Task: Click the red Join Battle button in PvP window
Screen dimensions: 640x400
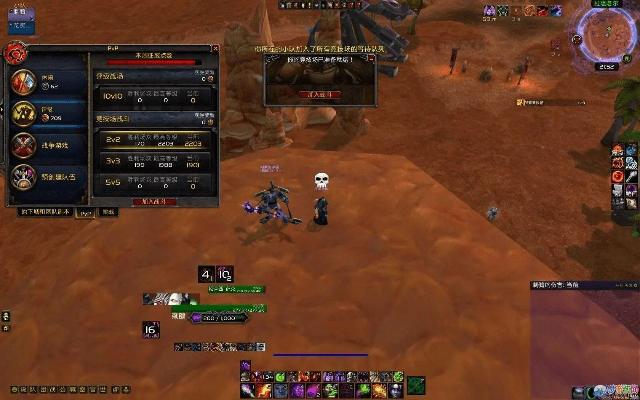Action: tap(154, 200)
